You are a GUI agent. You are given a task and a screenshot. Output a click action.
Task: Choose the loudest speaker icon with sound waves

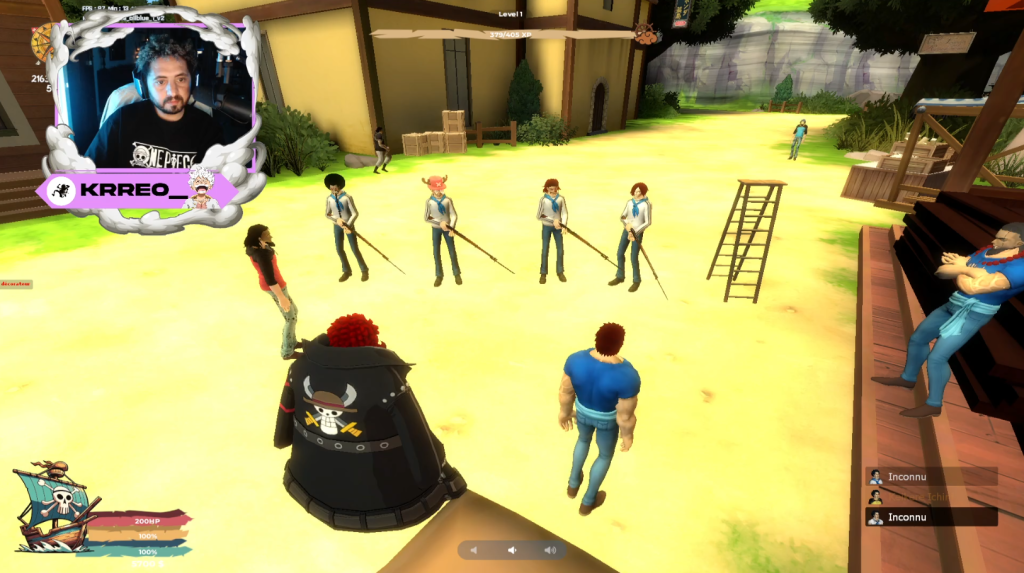pos(549,550)
